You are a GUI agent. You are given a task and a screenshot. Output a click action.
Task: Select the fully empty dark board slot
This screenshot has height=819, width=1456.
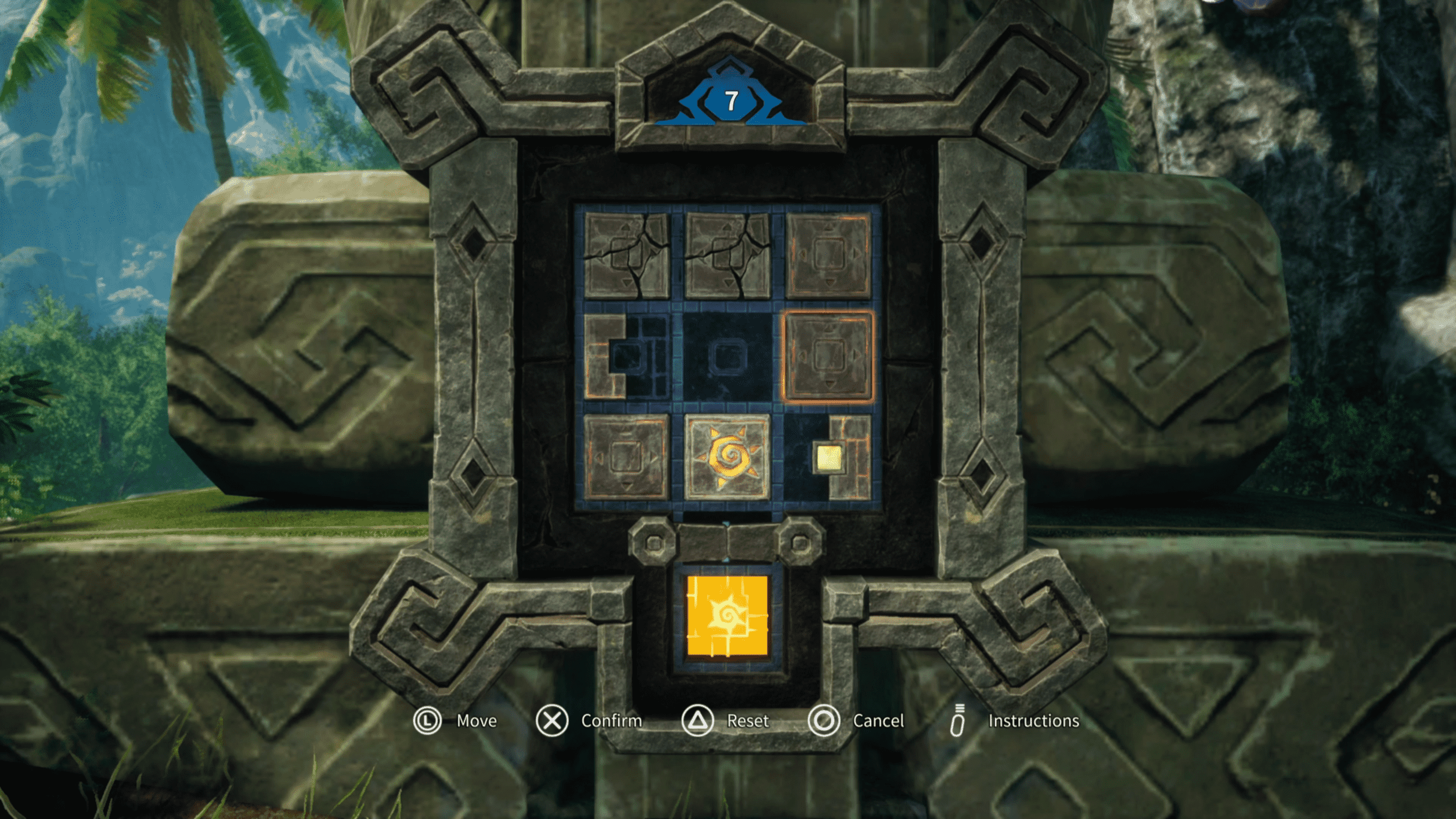[727, 356]
